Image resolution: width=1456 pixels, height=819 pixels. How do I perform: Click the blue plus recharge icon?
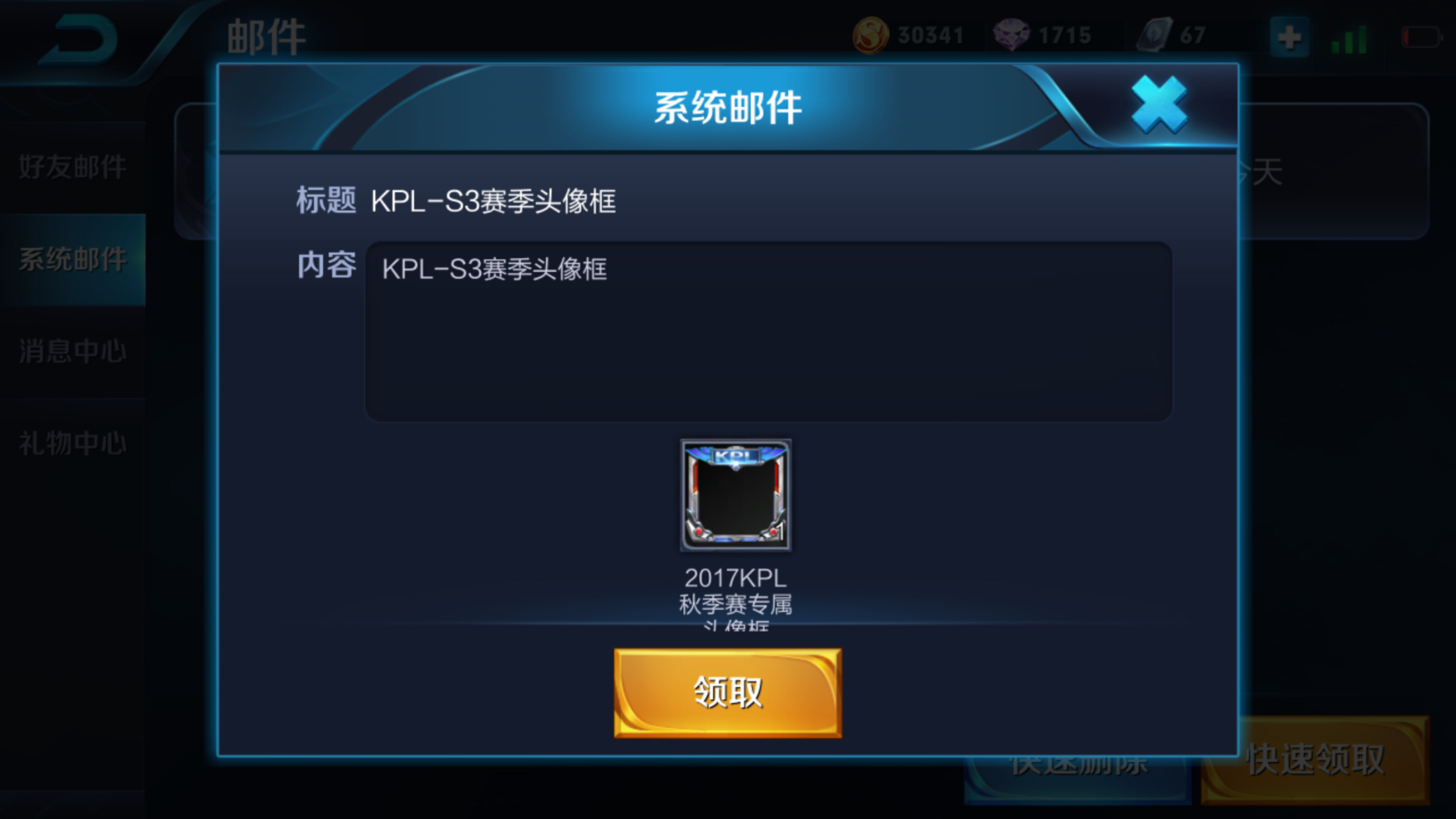[1289, 36]
